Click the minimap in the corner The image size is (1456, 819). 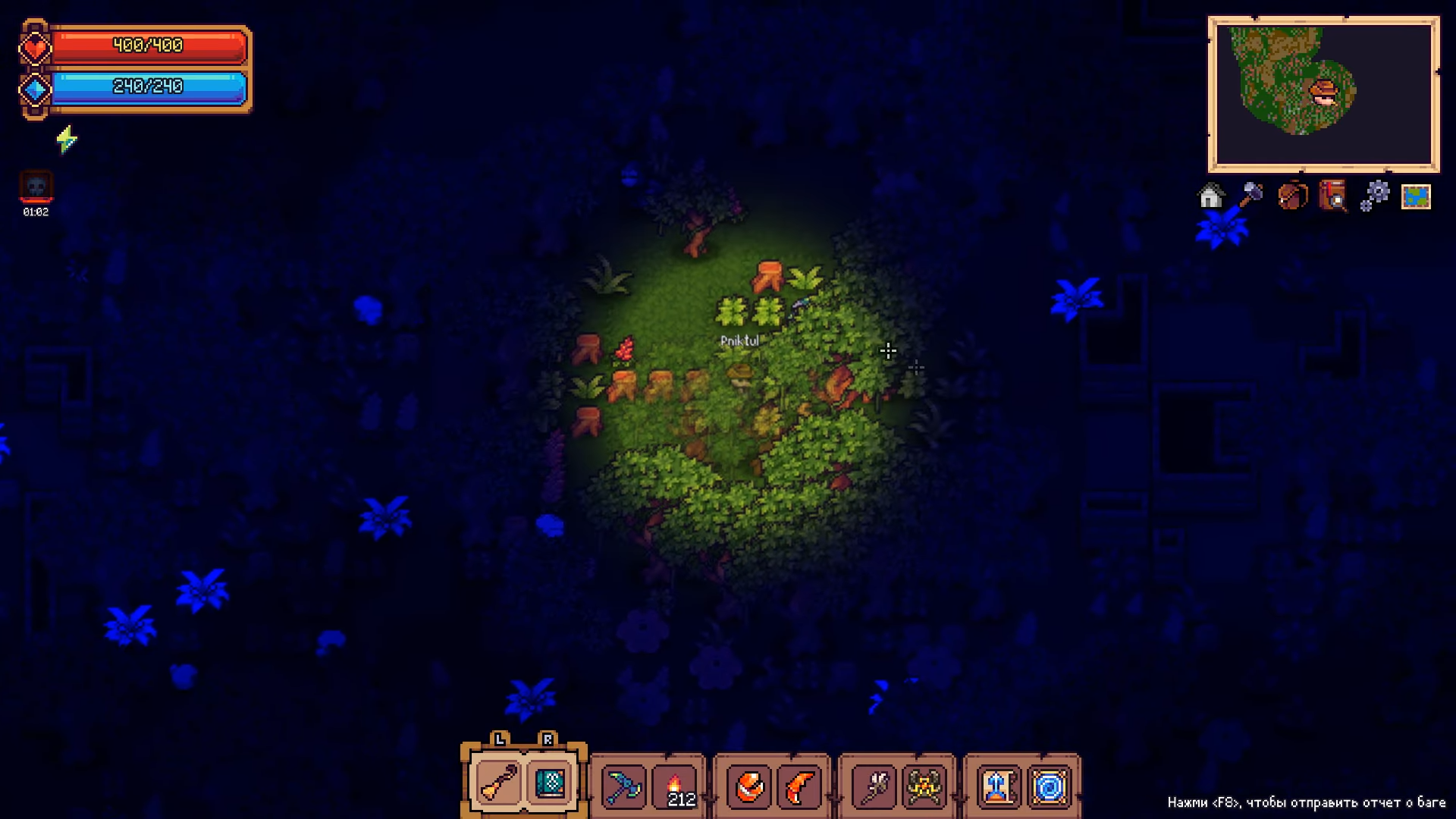tap(1323, 94)
